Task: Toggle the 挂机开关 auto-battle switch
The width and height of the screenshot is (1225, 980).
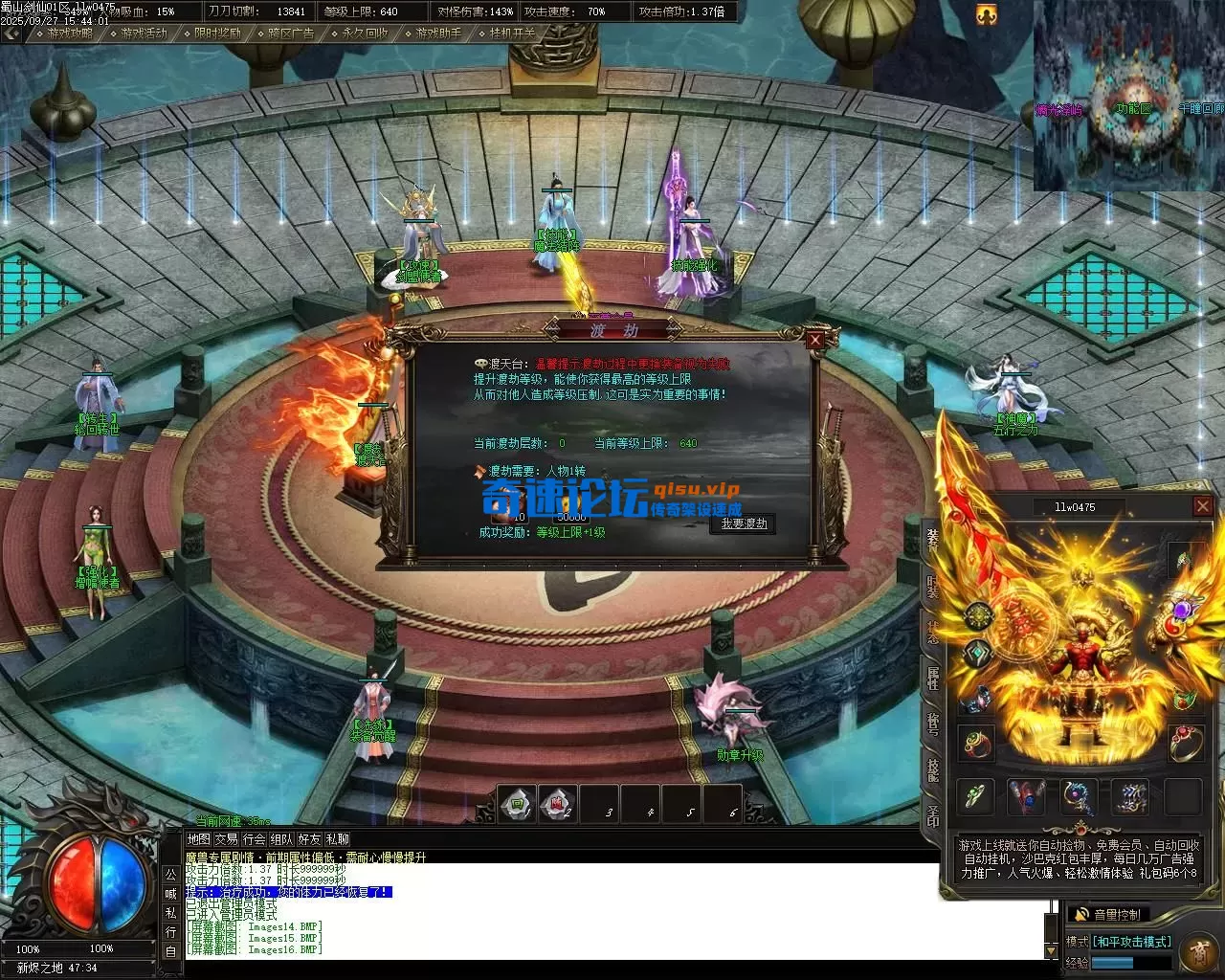Action: coord(513,33)
